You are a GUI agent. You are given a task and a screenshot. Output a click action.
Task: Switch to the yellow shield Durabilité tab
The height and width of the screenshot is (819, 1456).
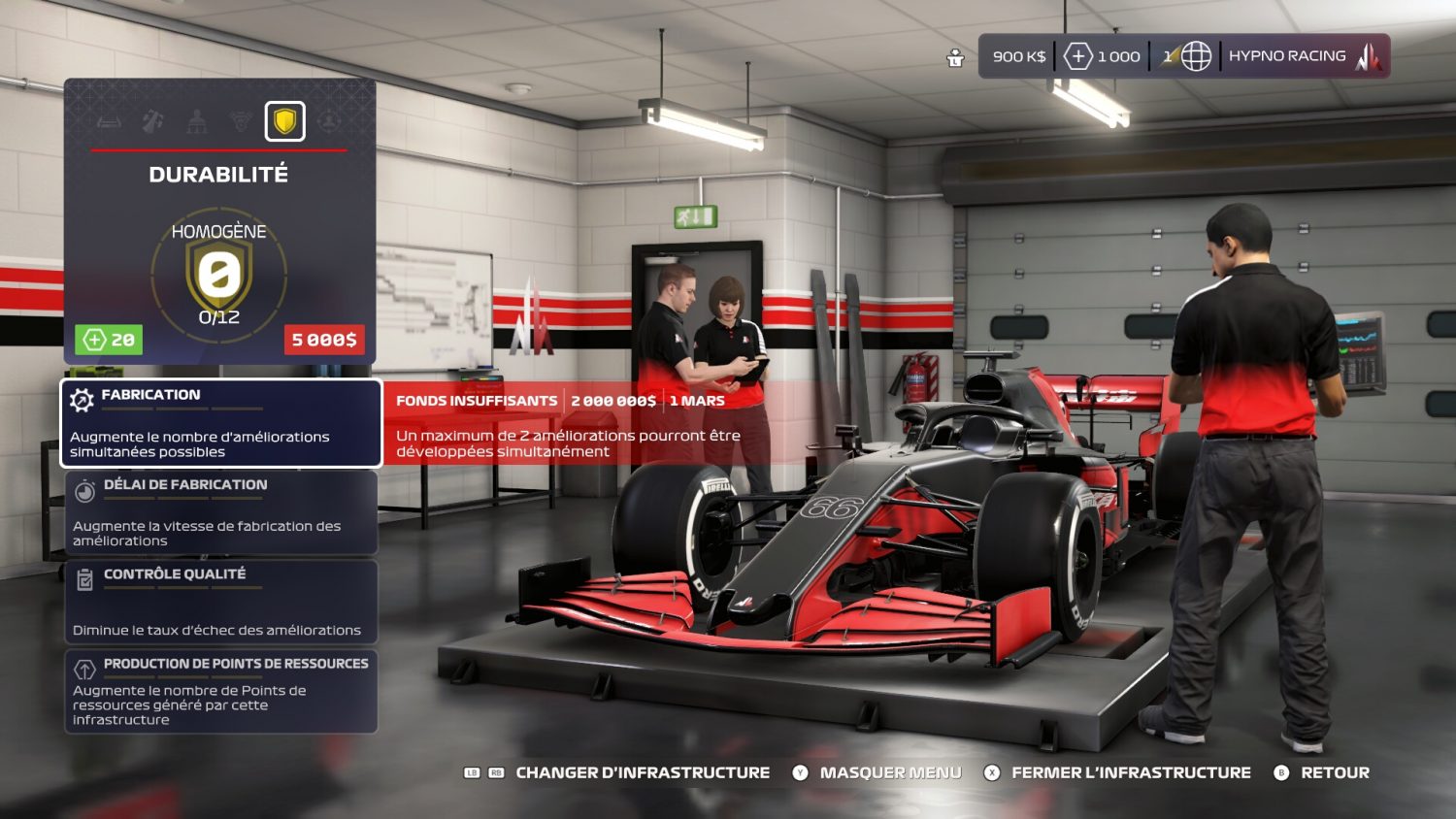[x=284, y=121]
